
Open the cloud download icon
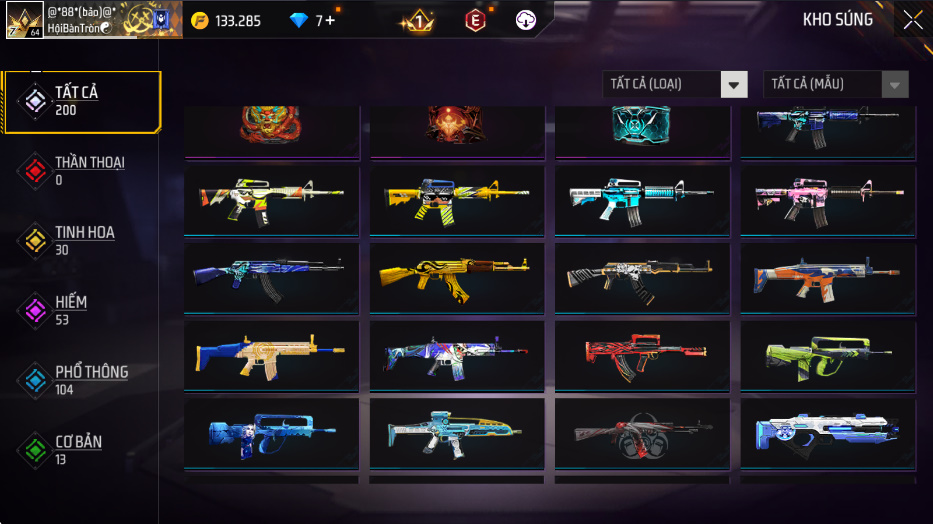(x=526, y=20)
